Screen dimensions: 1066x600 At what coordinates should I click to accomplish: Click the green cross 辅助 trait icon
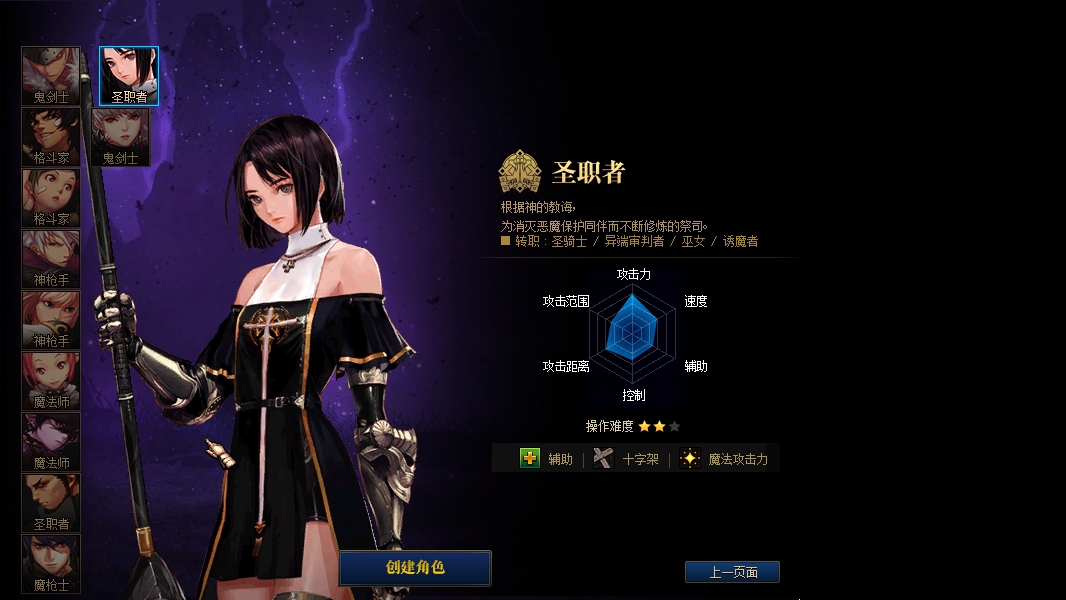[530, 458]
